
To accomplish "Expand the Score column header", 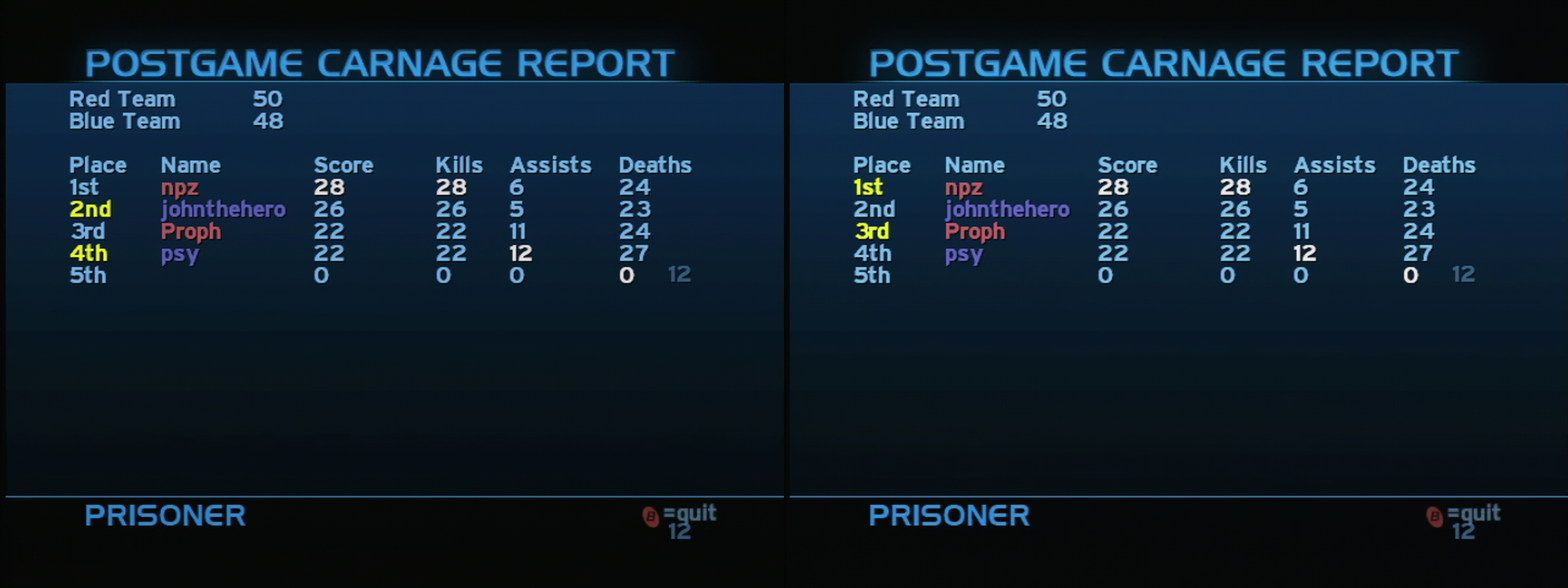I will (x=345, y=164).
